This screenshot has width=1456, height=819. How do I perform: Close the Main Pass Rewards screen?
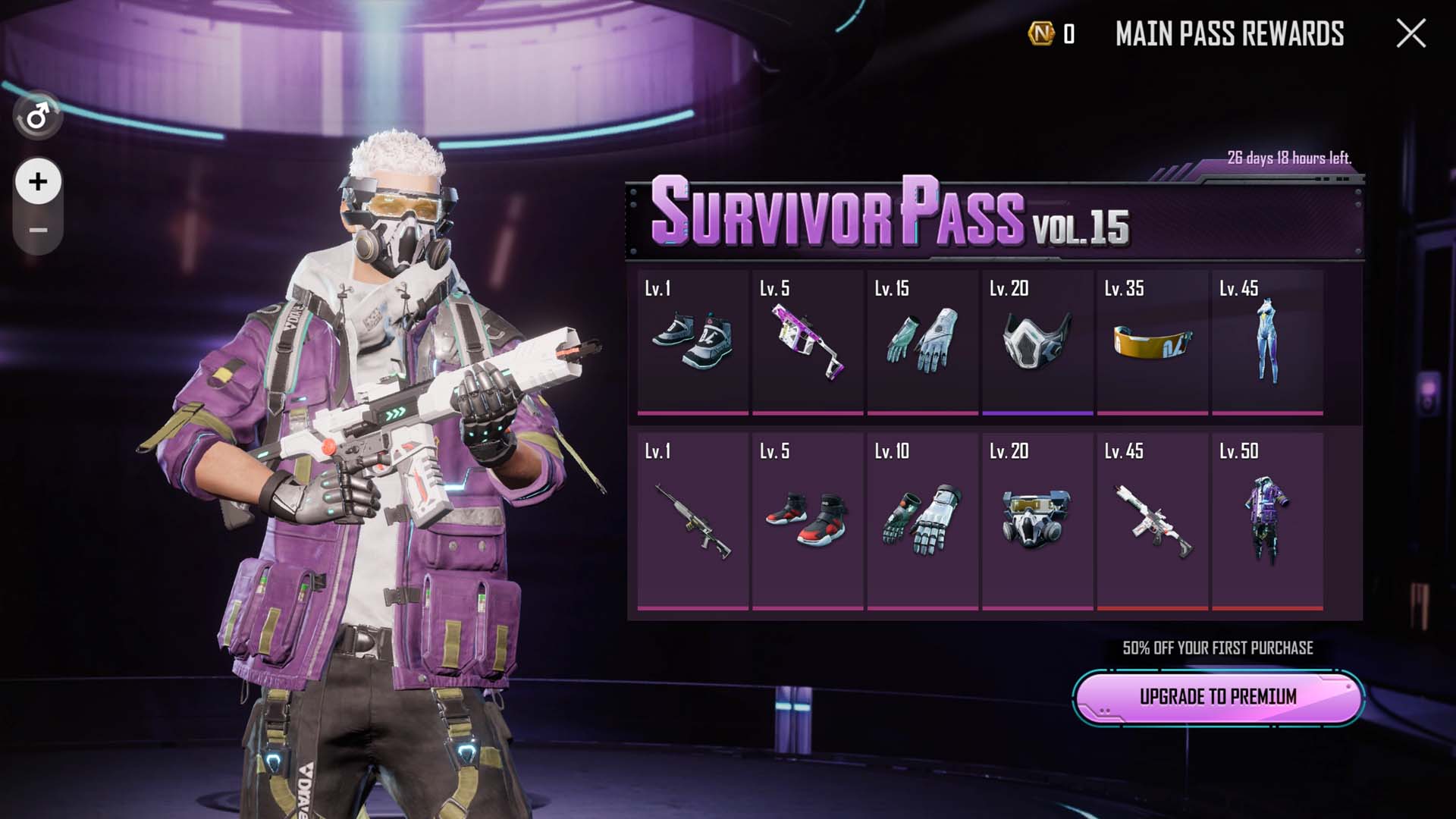1410,33
